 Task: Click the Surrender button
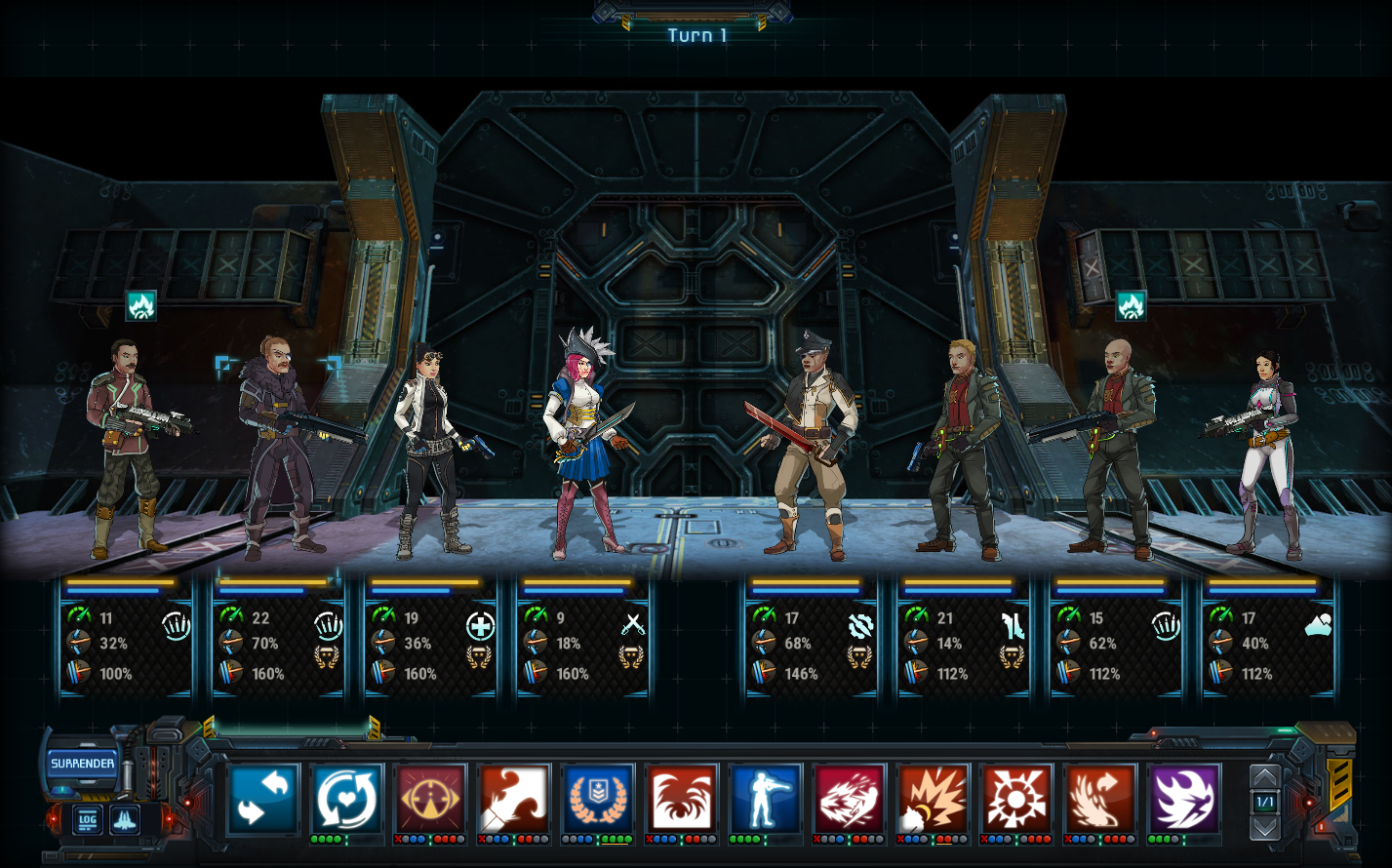click(83, 764)
